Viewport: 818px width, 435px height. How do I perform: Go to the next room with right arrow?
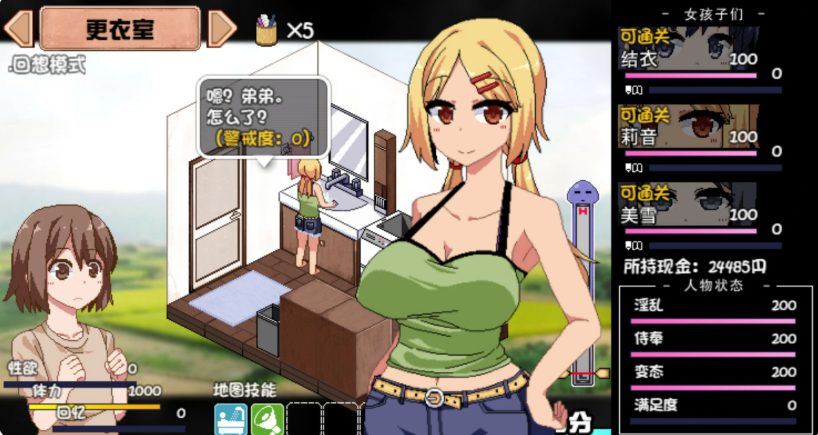tap(222, 29)
